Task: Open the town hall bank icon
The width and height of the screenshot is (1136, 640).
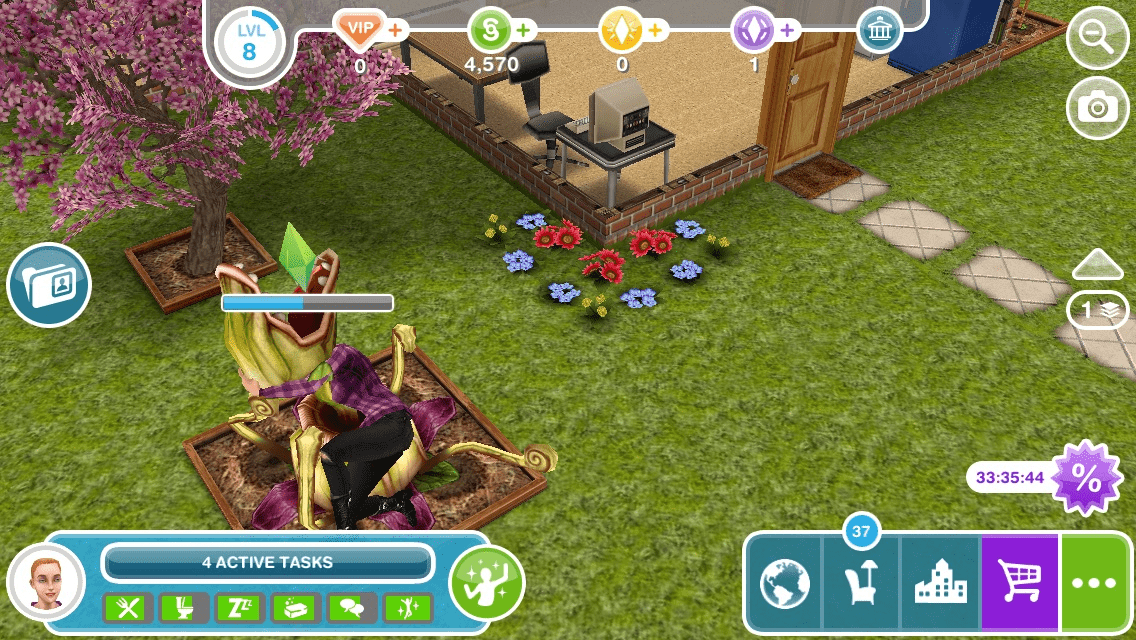Action: coord(879,31)
